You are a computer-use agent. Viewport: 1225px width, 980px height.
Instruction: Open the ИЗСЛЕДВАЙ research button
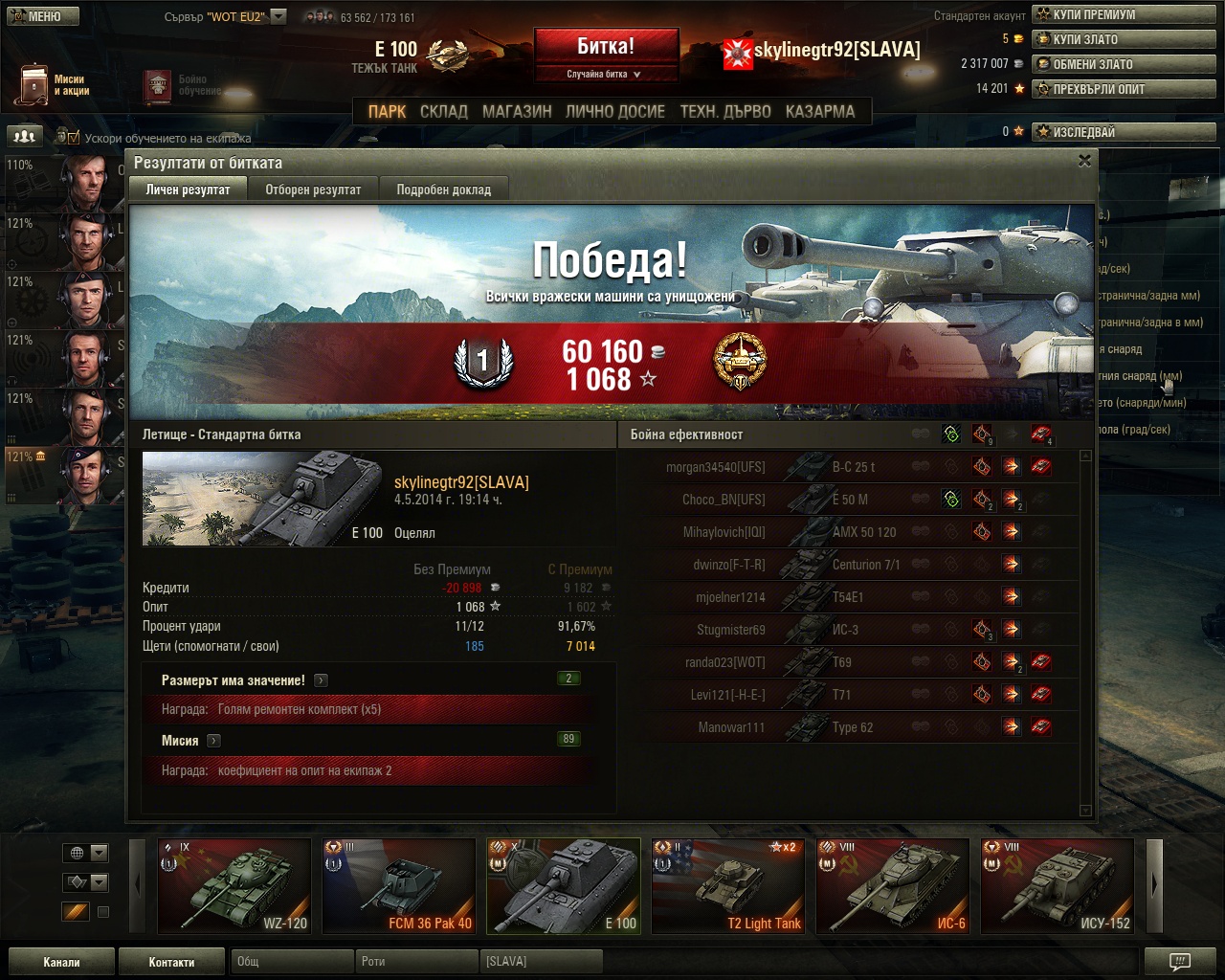tap(1124, 132)
